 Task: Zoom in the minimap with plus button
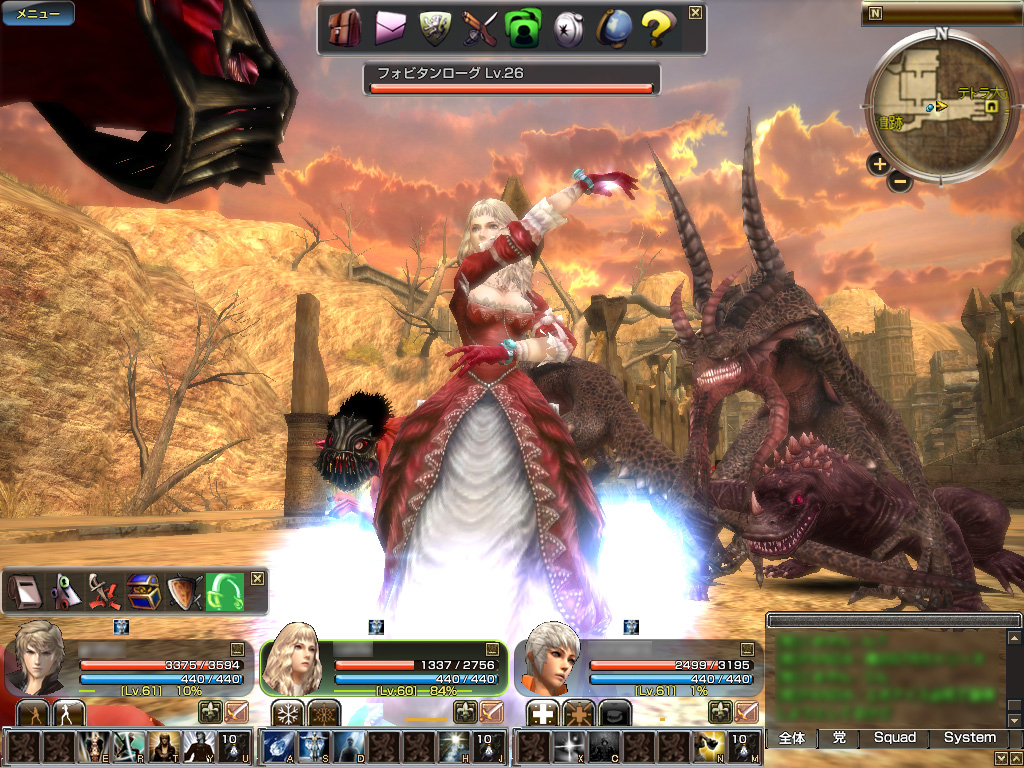point(878,163)
